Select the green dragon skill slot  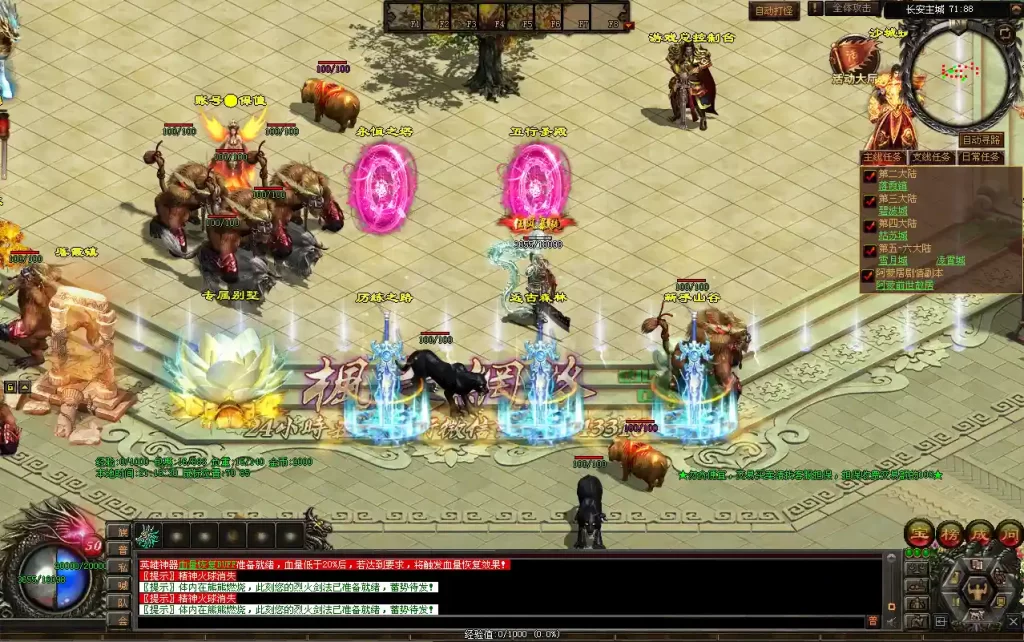click(x=149, y=535)
